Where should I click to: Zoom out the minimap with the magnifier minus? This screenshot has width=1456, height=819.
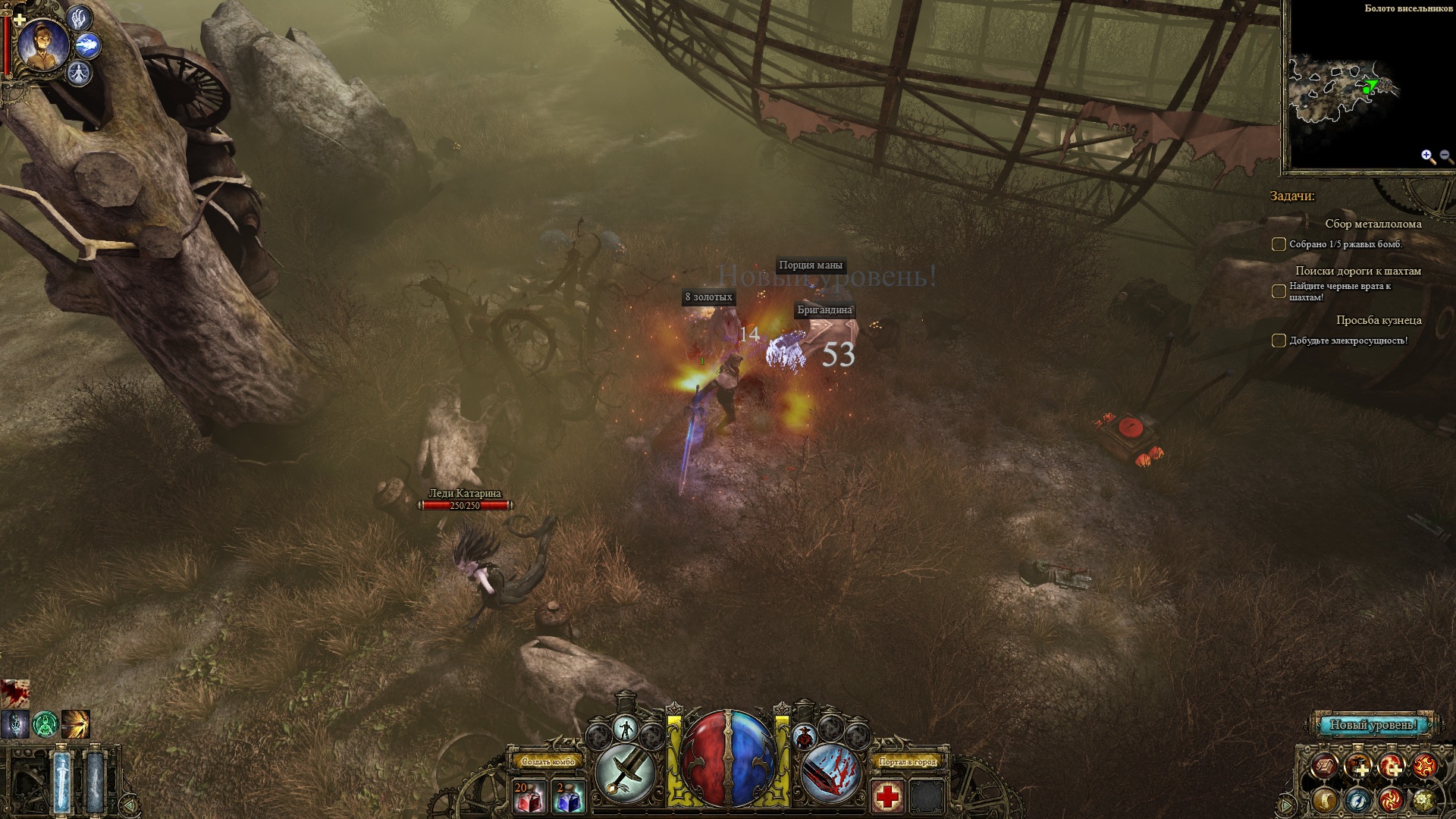pos(1445,157)
